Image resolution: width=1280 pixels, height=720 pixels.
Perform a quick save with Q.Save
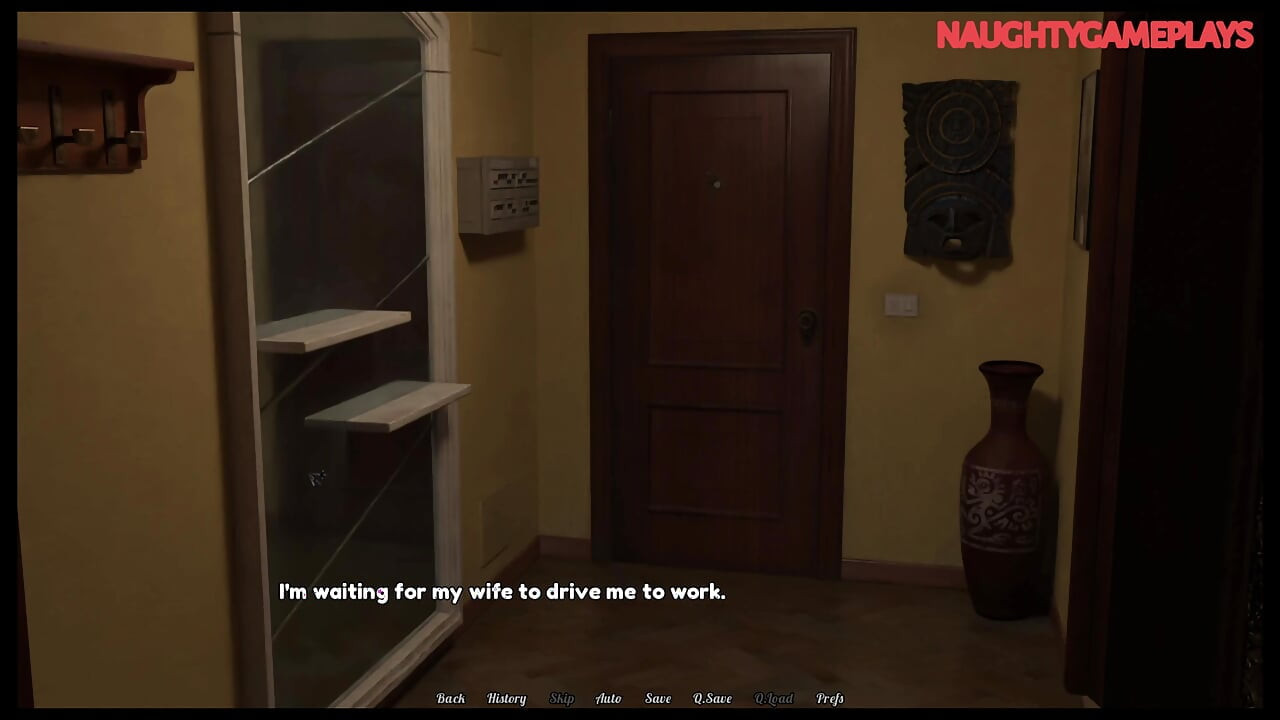(712, 698)
